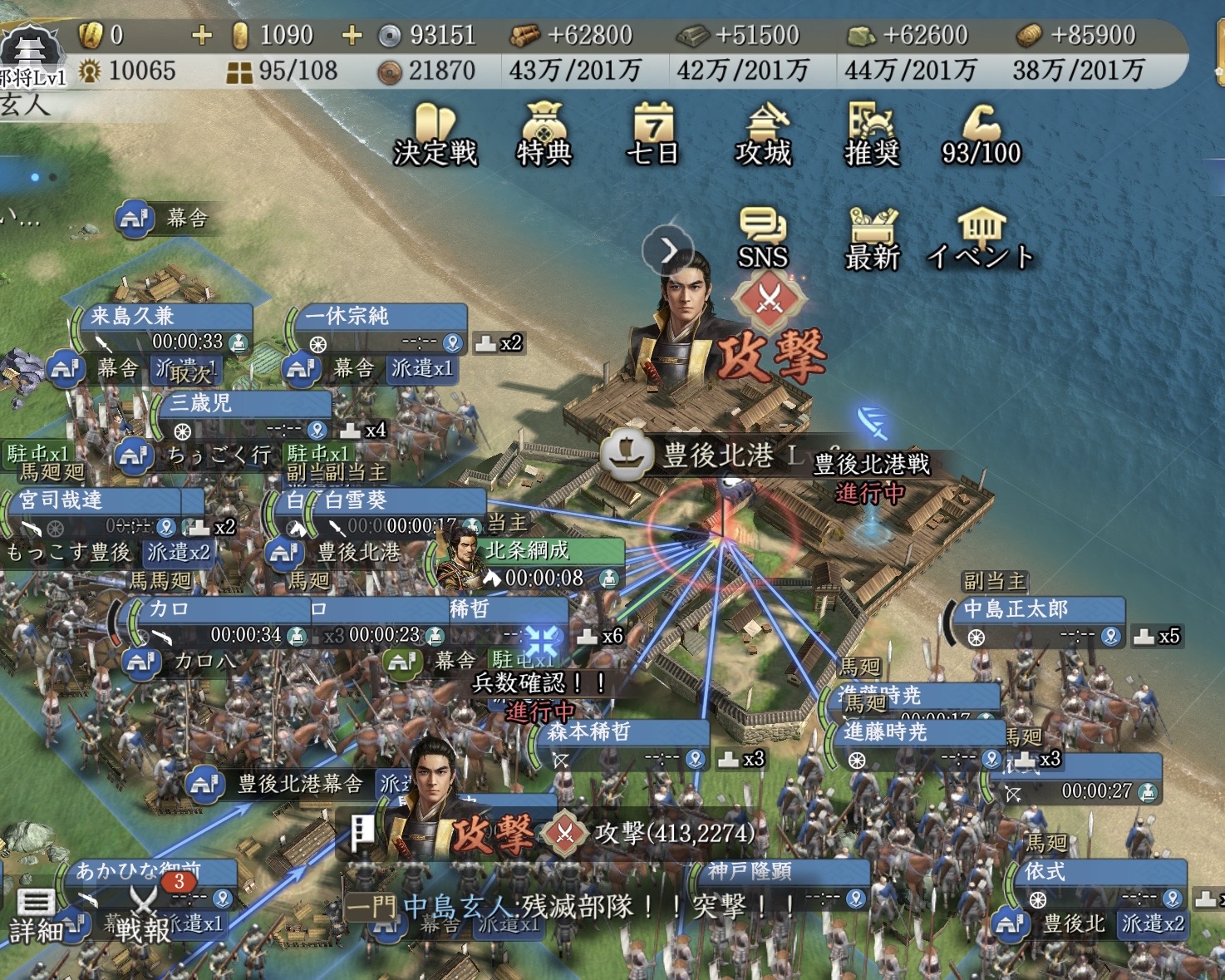Add gold bars with the plus button

202,35
